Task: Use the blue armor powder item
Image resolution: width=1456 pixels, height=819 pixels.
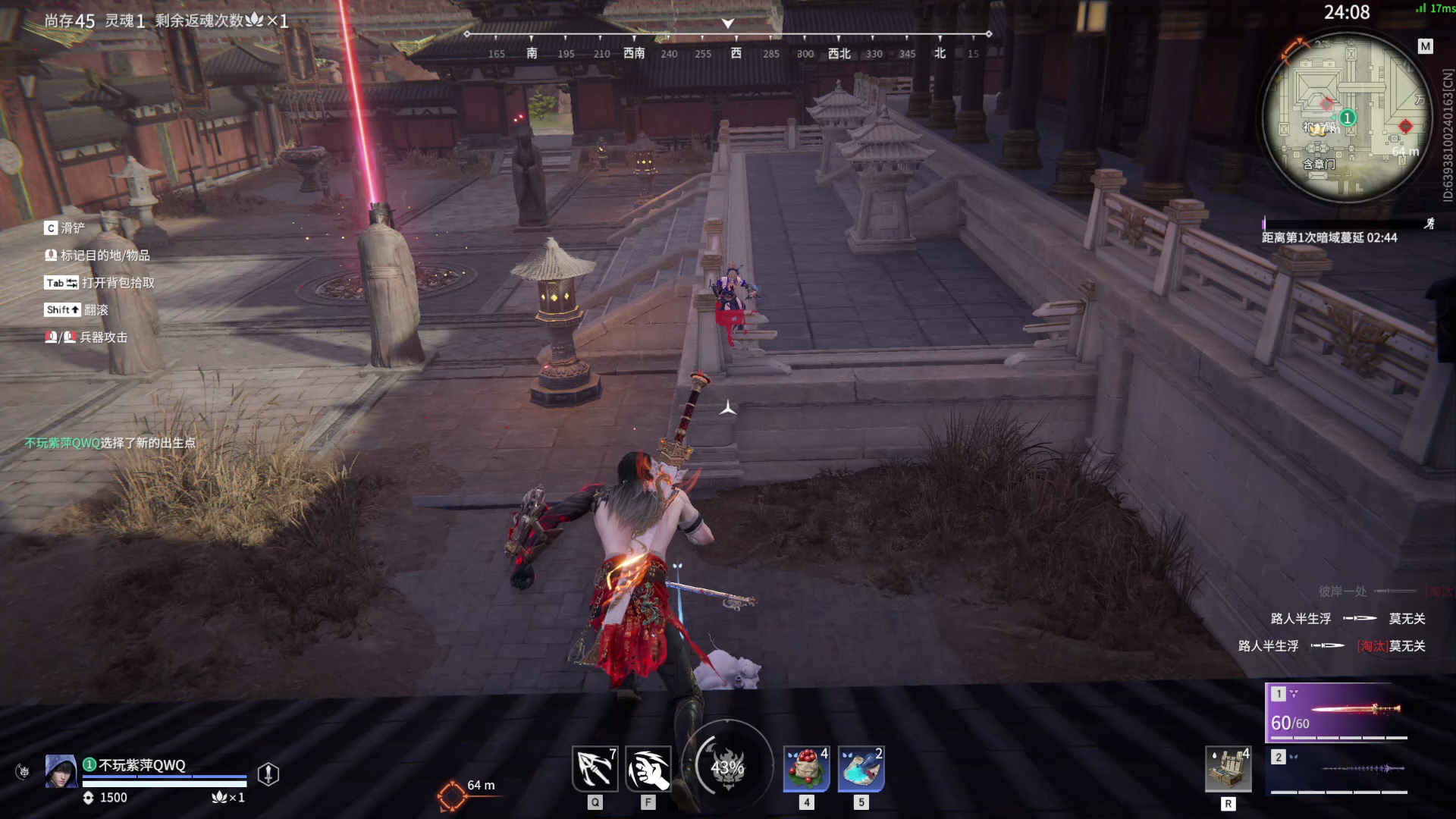Action: coord(861,769)
